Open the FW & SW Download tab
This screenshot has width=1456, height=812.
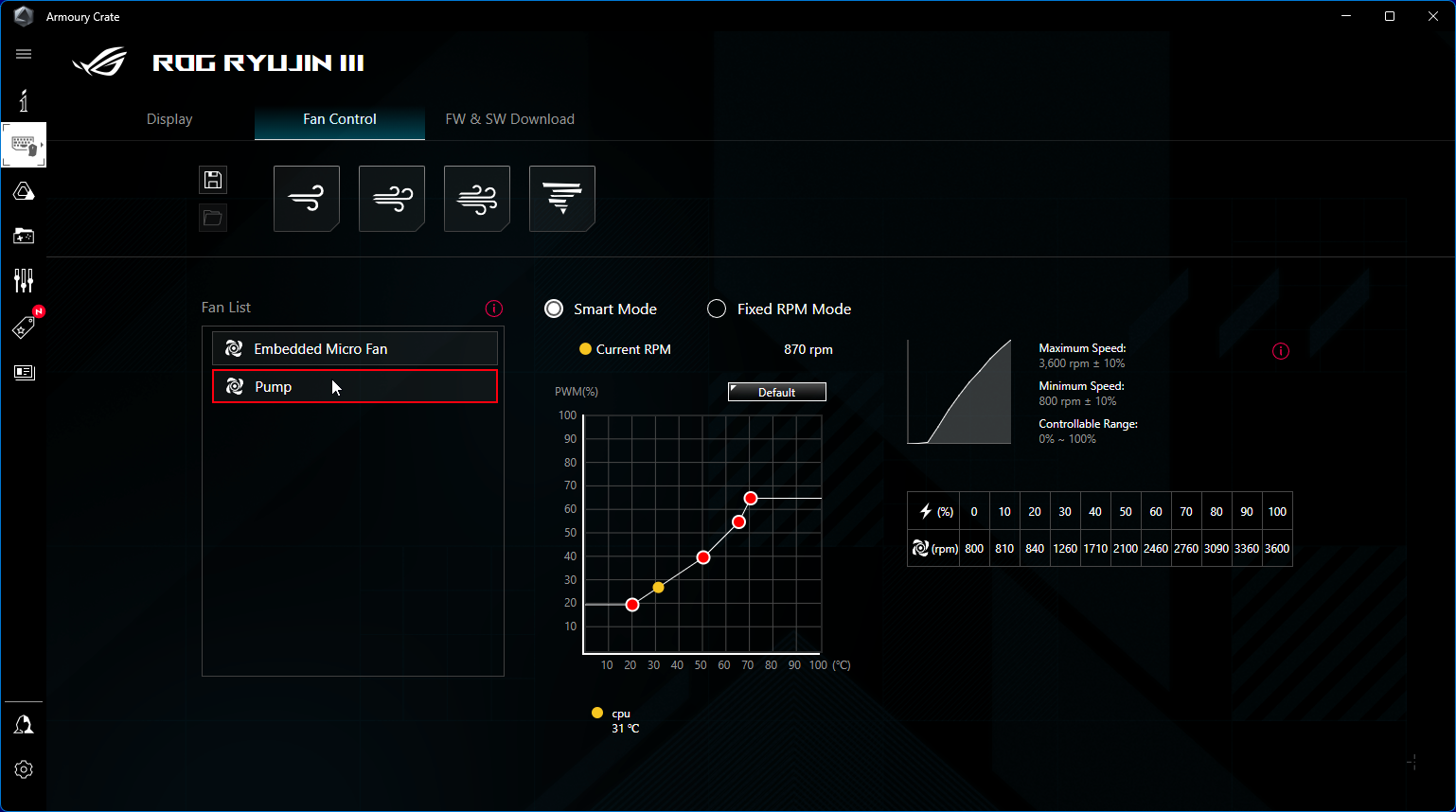tap(509, 119)
